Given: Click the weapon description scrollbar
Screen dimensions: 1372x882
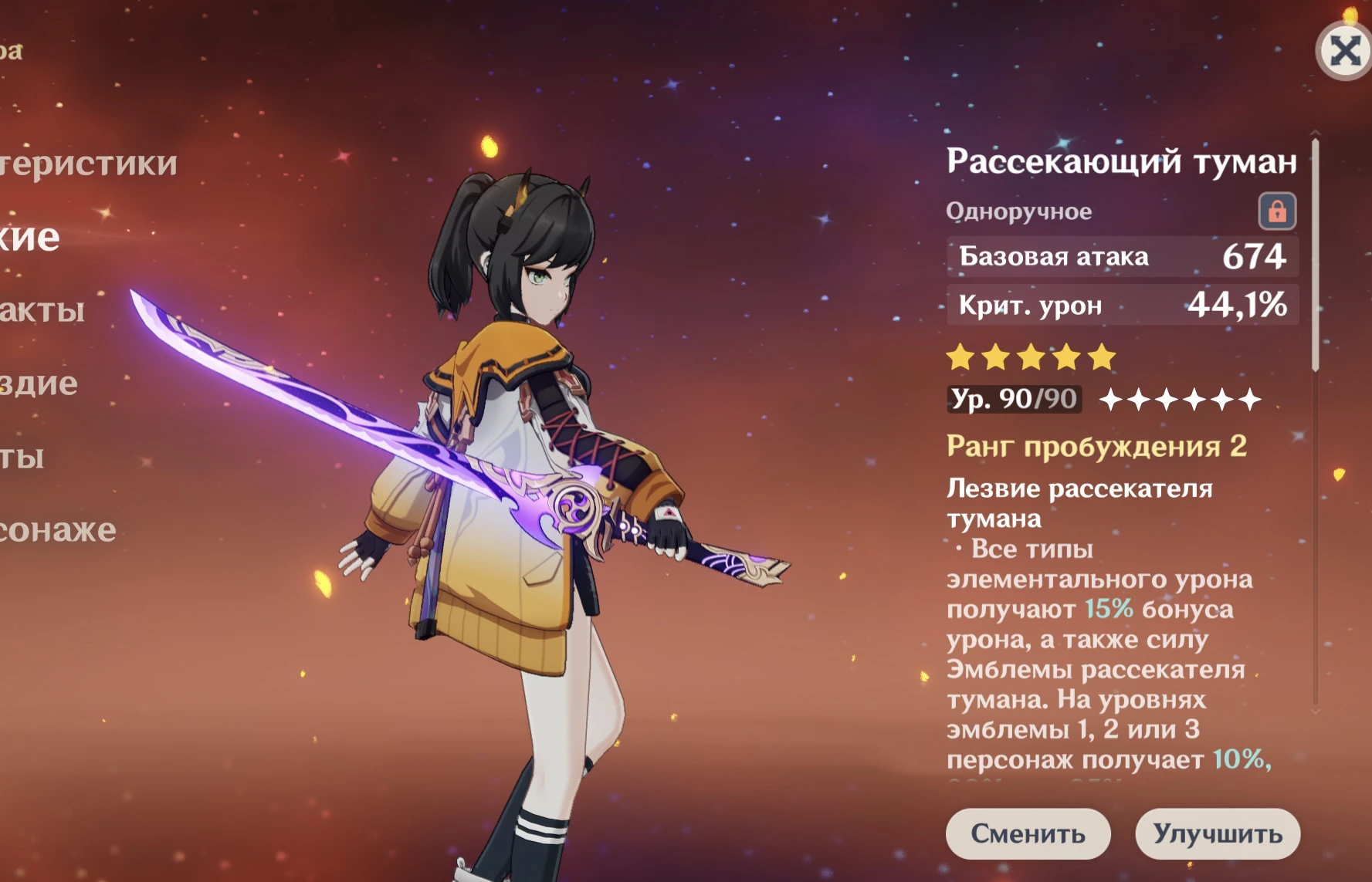Looking at the screenshot, I should click(x=1316, y=255).
